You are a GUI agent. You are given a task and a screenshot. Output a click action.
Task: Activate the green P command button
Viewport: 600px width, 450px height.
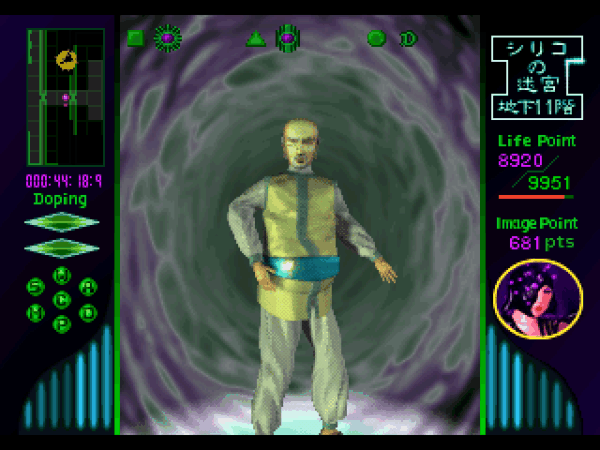pyautogui.click(x=62, y=324)
